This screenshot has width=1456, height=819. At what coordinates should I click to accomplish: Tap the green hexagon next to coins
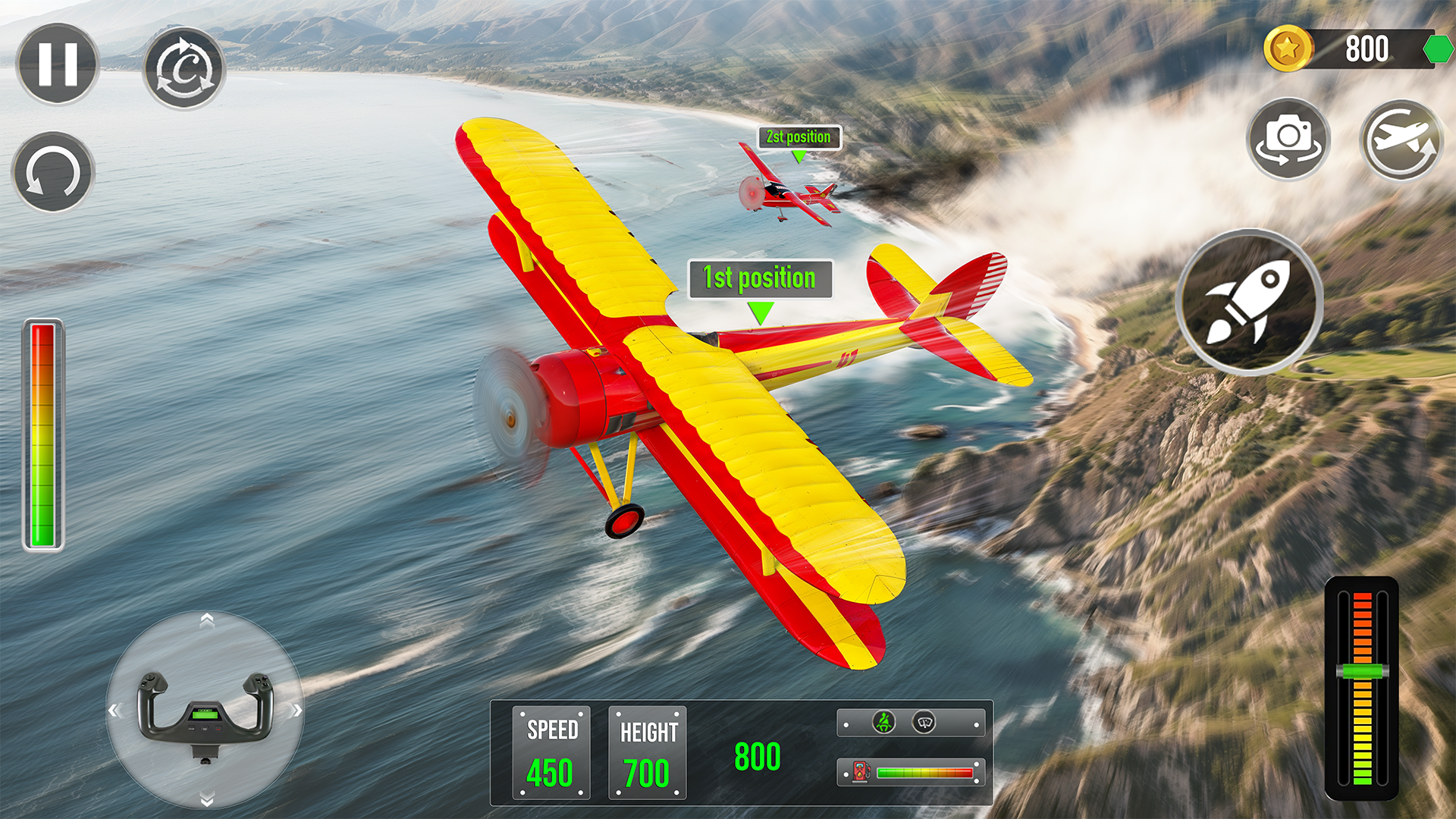(x=1438, y=49)
